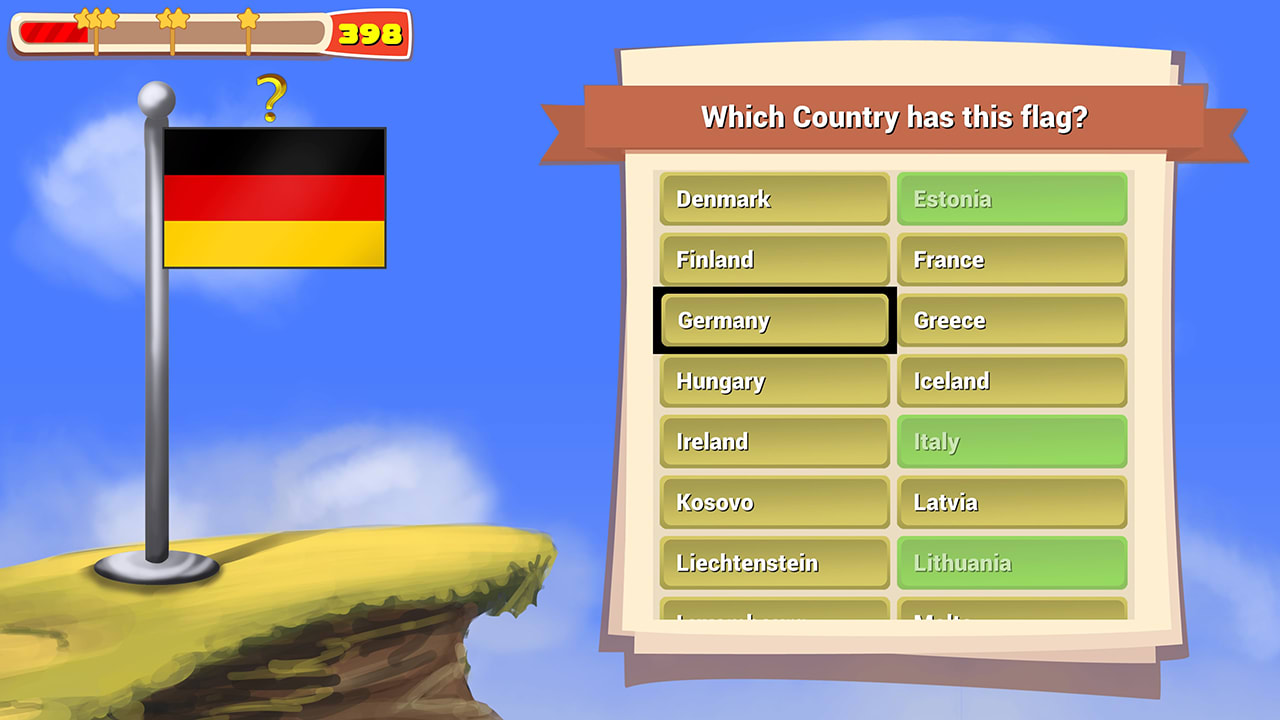1280x720 pixels.
Task: Choose France as the country
Action: [x=1012, y=260]
